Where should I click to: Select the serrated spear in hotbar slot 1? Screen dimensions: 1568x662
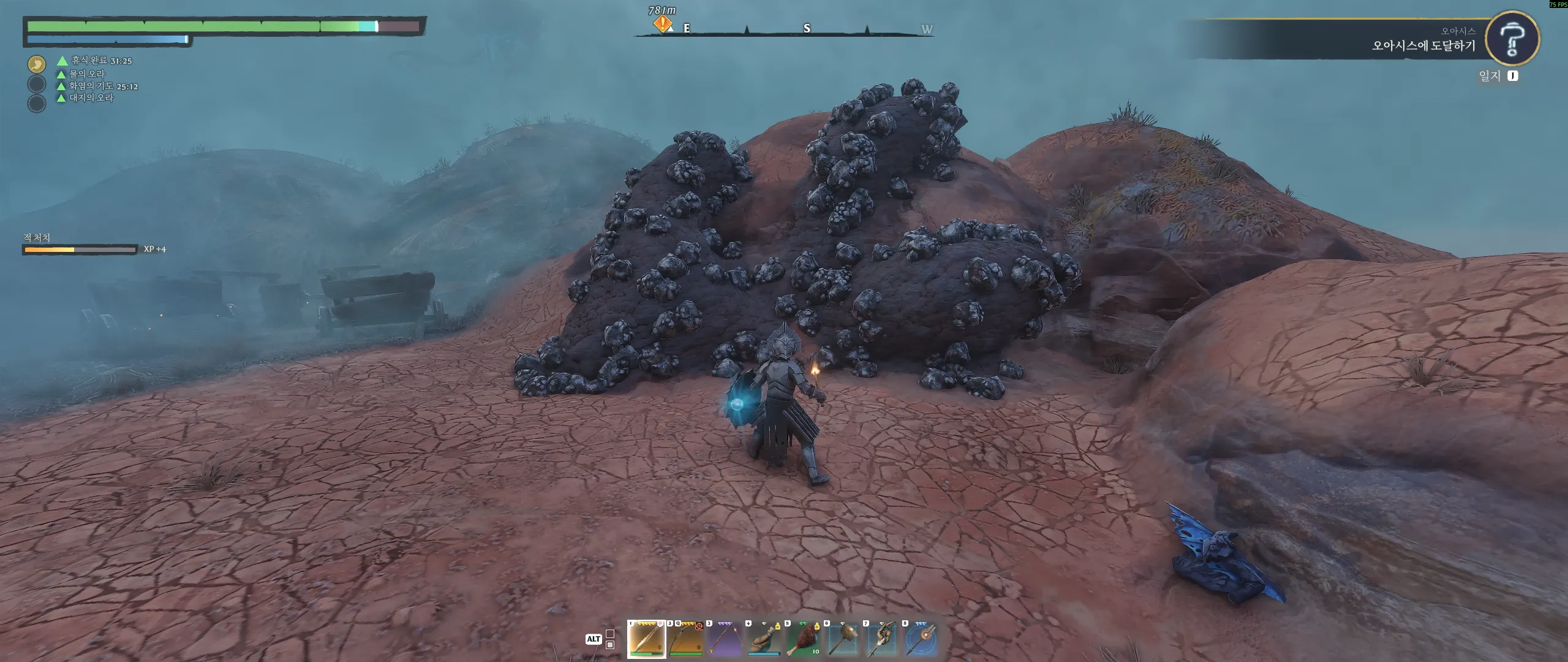click(647, 639)
